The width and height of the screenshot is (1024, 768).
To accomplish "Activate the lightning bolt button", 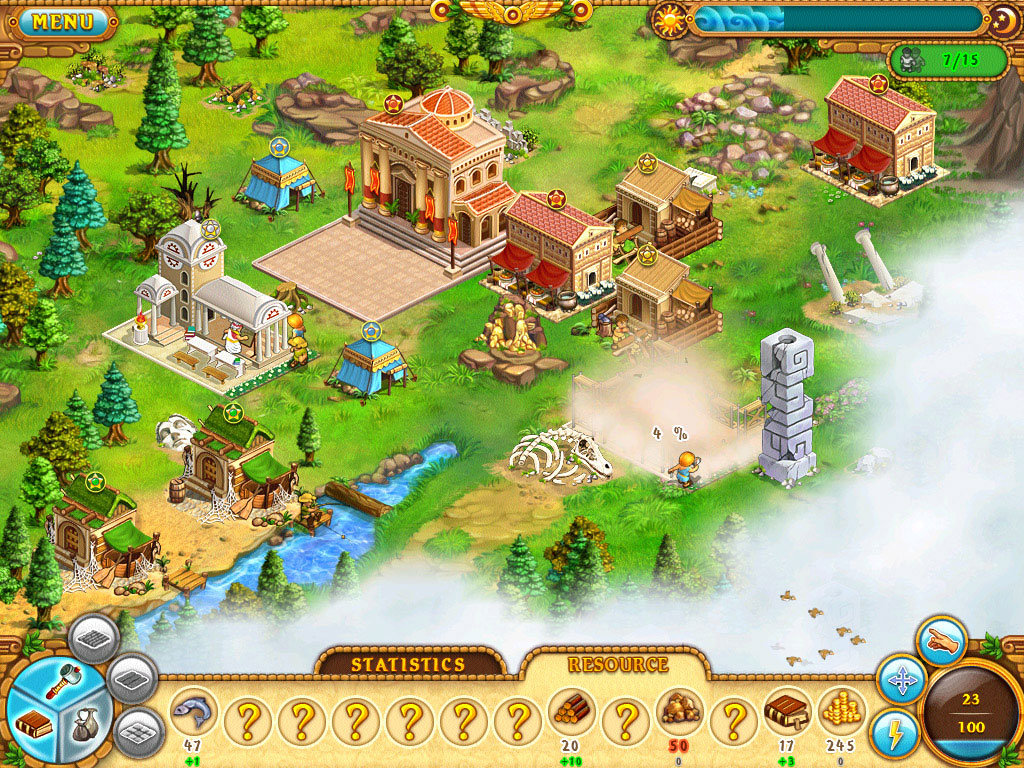I will tap(894, 733).
